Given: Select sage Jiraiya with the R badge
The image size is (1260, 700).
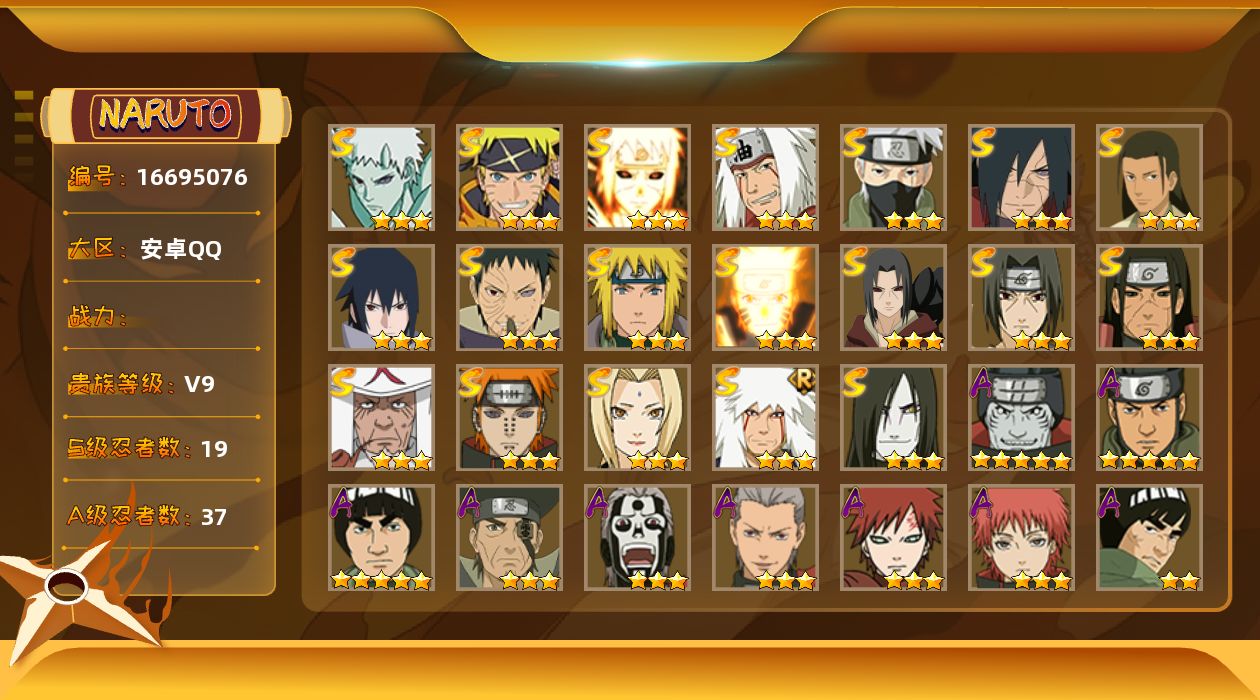Looking at the screenshot, I should (765, 417).
